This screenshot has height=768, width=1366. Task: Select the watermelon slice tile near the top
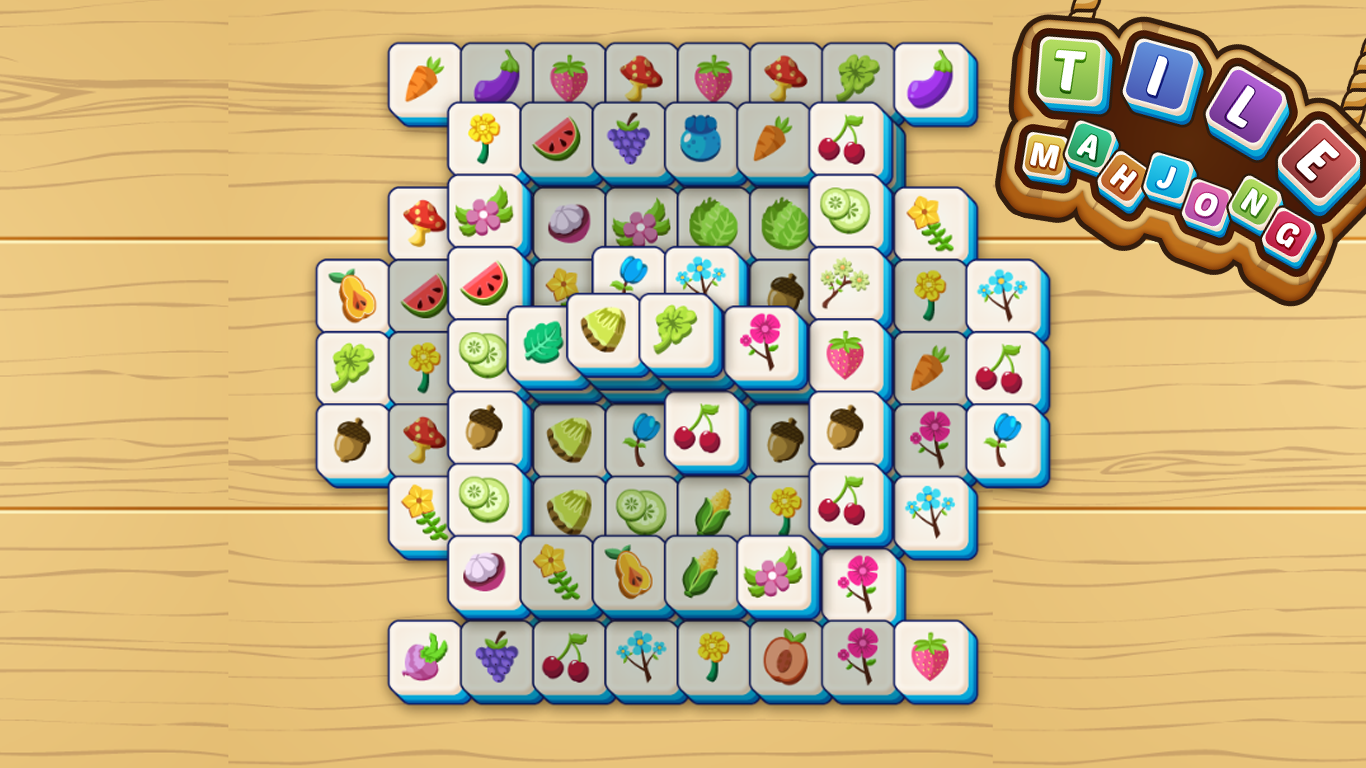click(x=557, y=144)
